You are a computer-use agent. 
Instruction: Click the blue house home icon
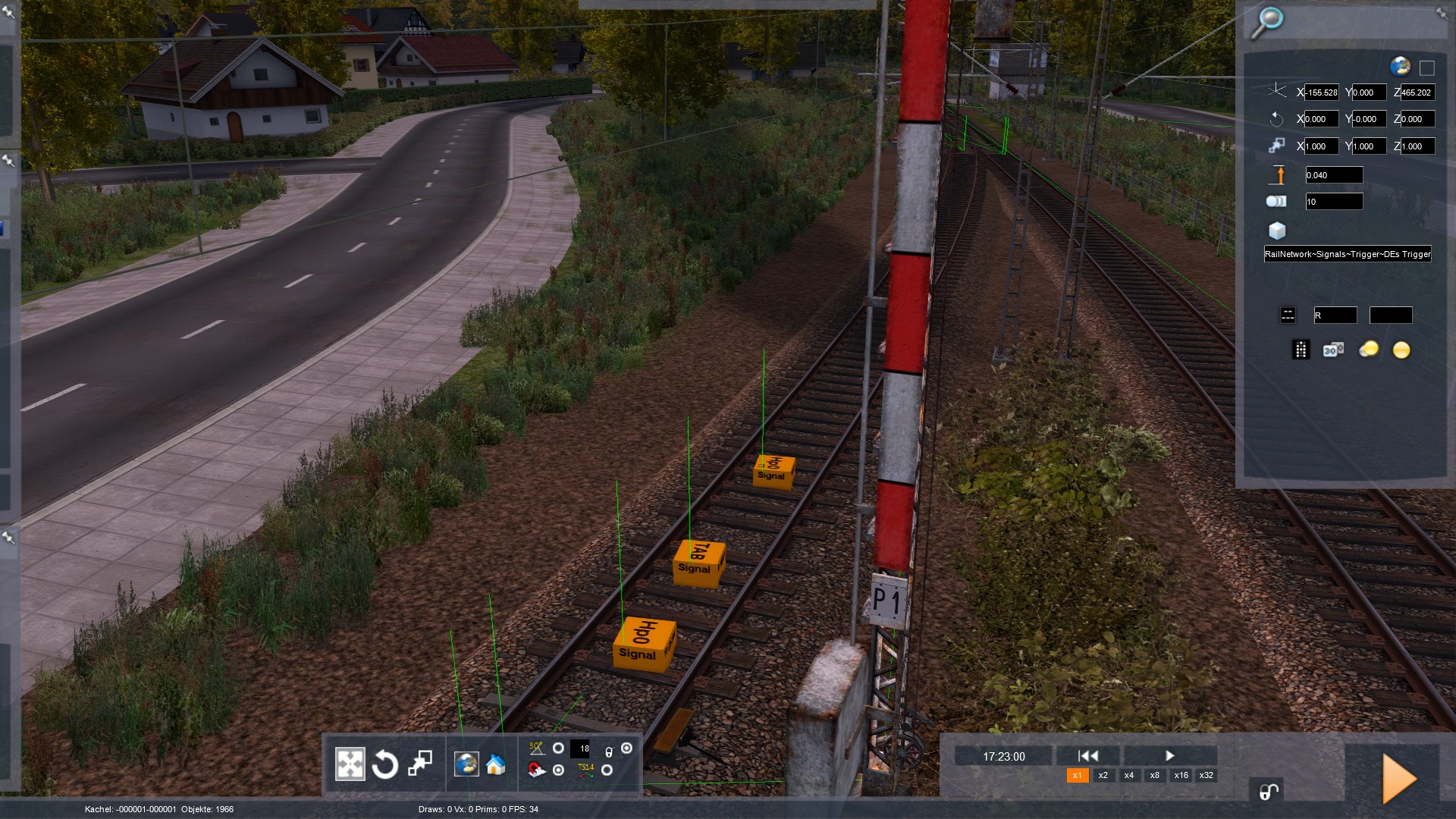[496, 764]
